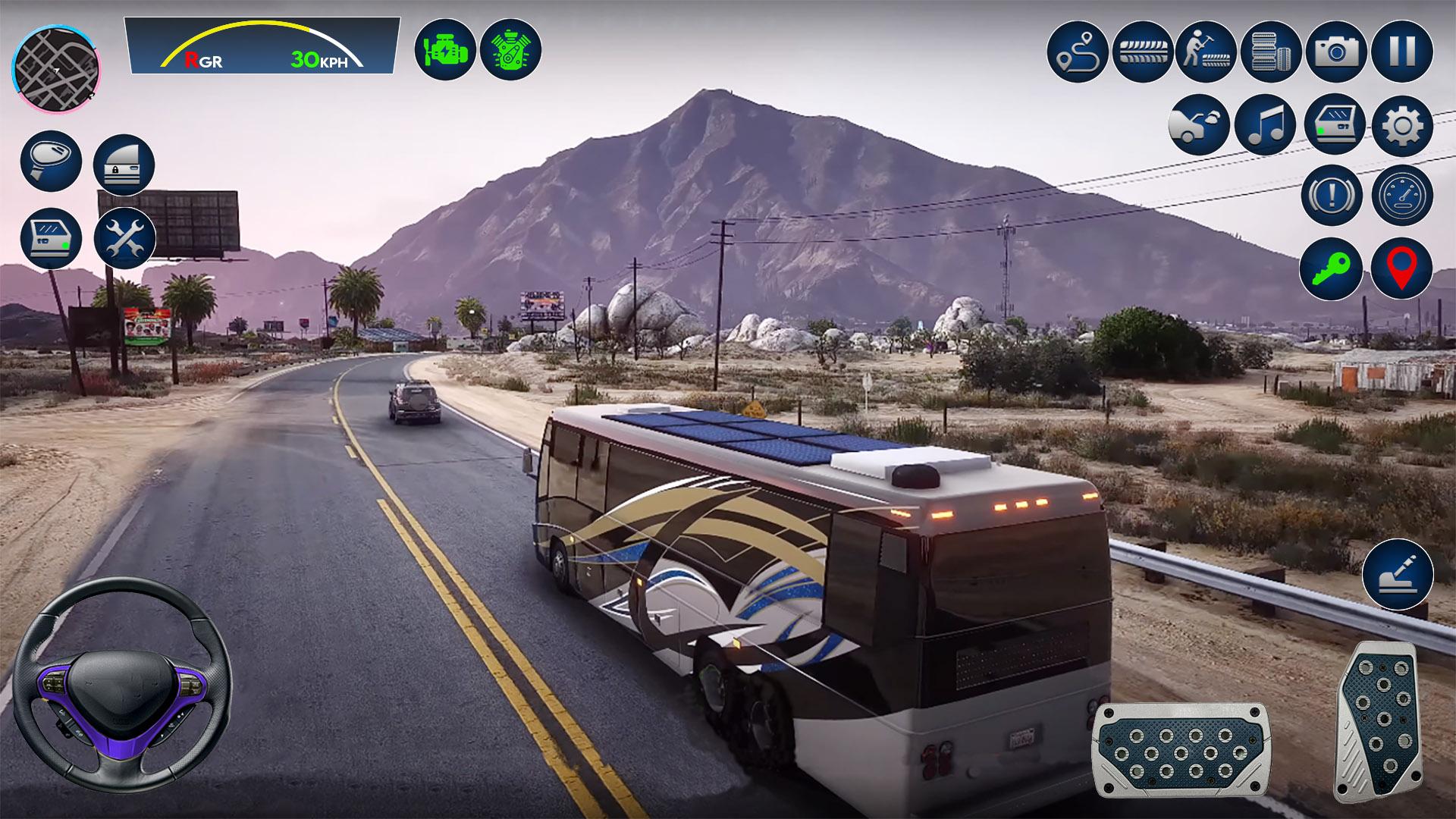The height and width of the screenshot is (819, 1456).
Task: Click the red location pin button
Action: point(1401,268)
